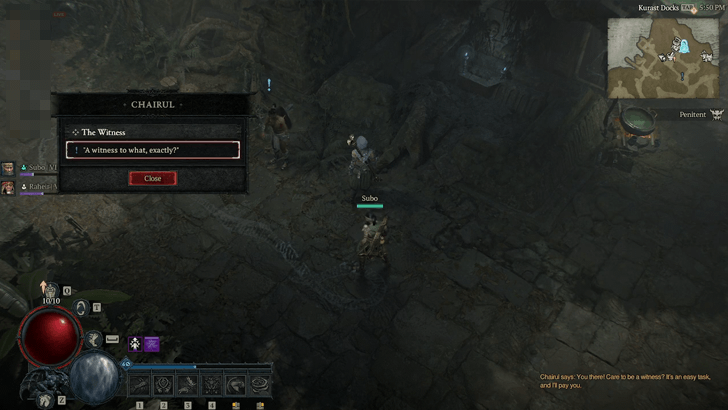The image size is (728, 410).
Task: Activate the first skill slot on the hotbar
Action: pos(138,384)
